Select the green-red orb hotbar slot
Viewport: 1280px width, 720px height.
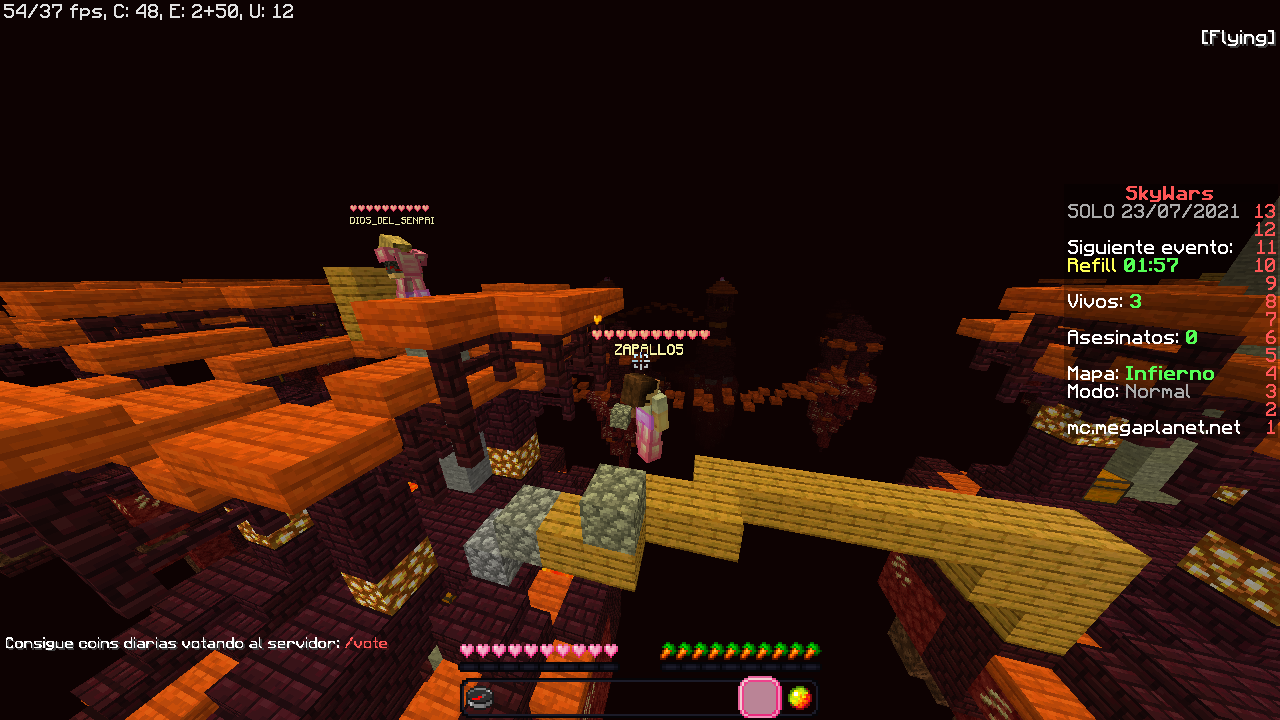(x=799, y=698)
